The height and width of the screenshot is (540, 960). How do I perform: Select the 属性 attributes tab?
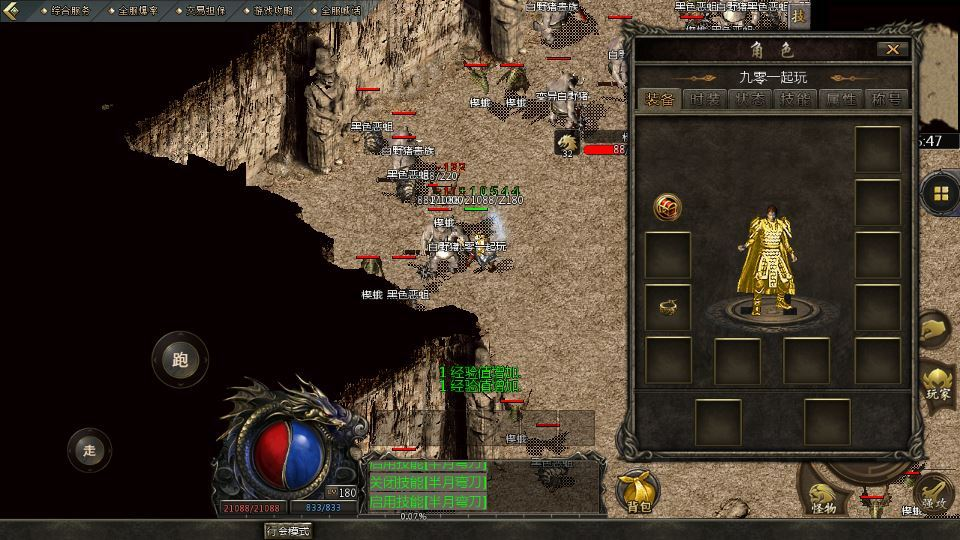coord(841,99)
